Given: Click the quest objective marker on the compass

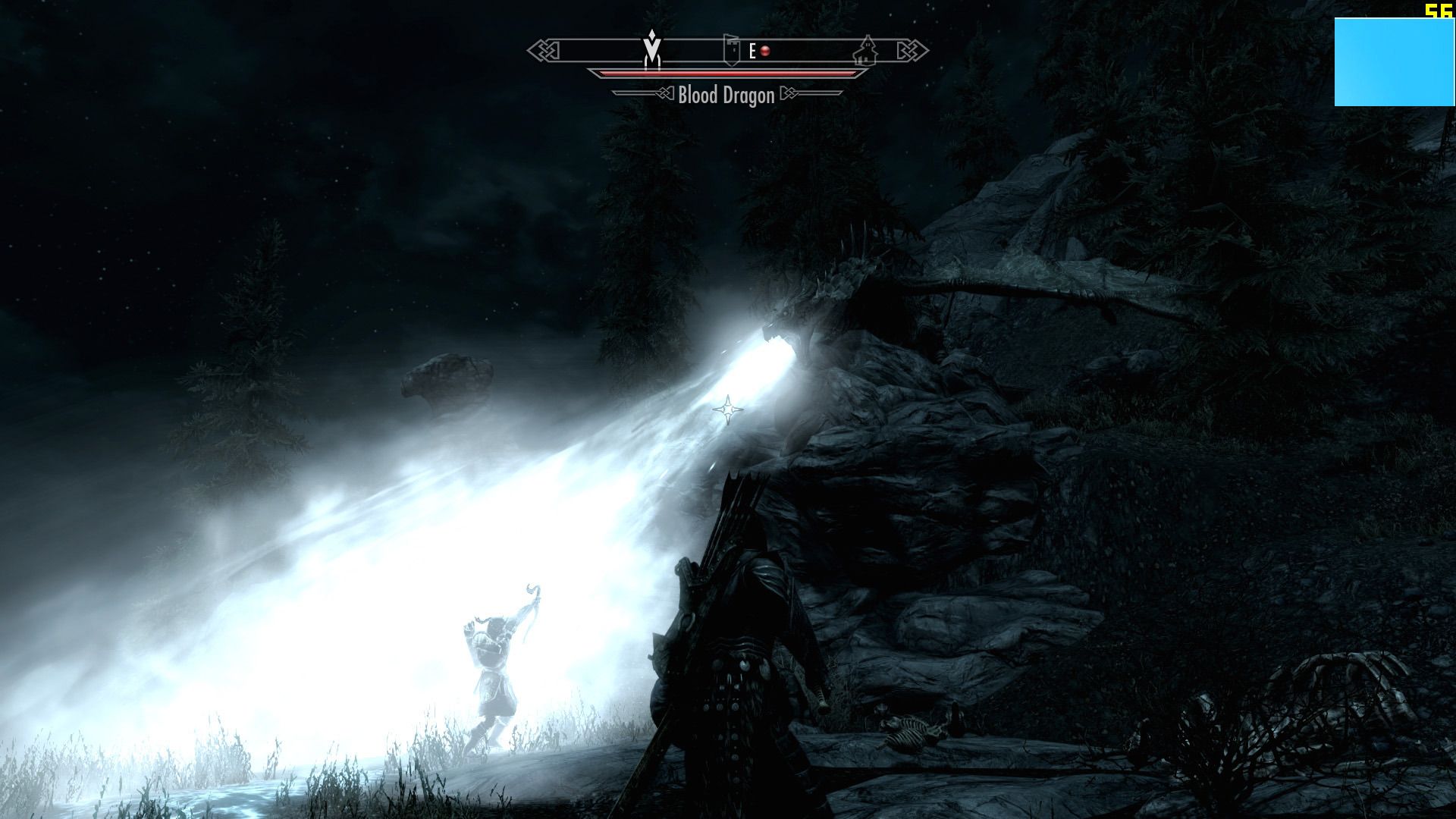Looking at the screenshot, I should [x=651, y=49].
